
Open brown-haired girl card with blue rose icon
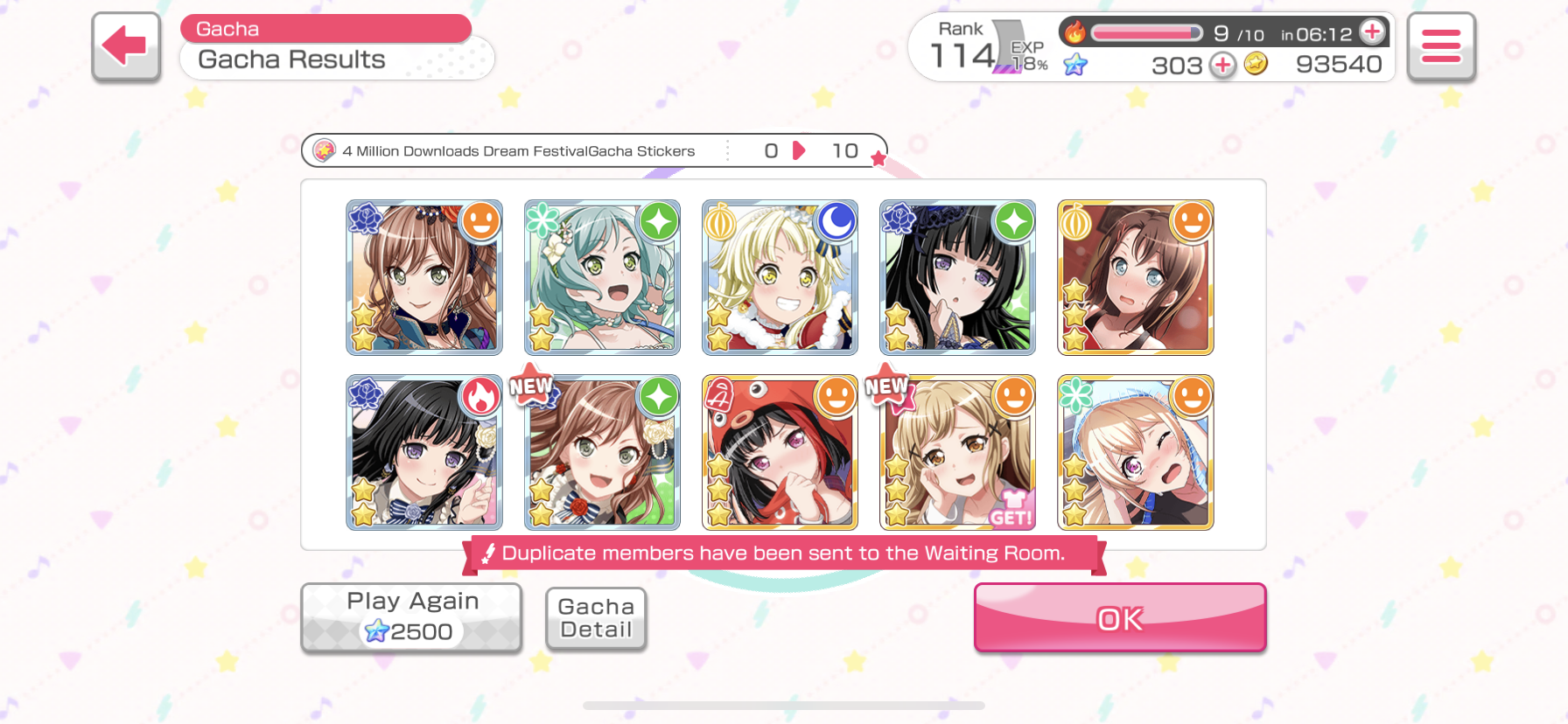pyautogui.click(x=424, y=277)
